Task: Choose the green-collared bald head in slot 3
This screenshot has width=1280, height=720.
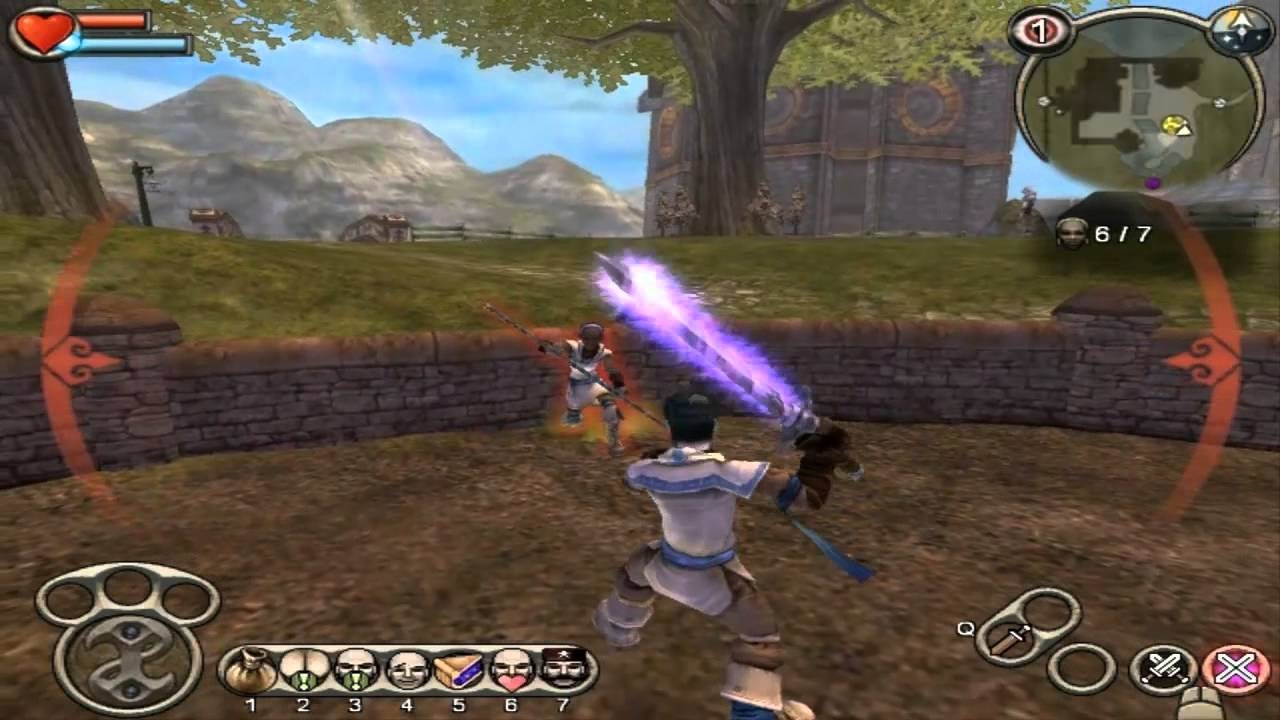Action: (355, 670)
